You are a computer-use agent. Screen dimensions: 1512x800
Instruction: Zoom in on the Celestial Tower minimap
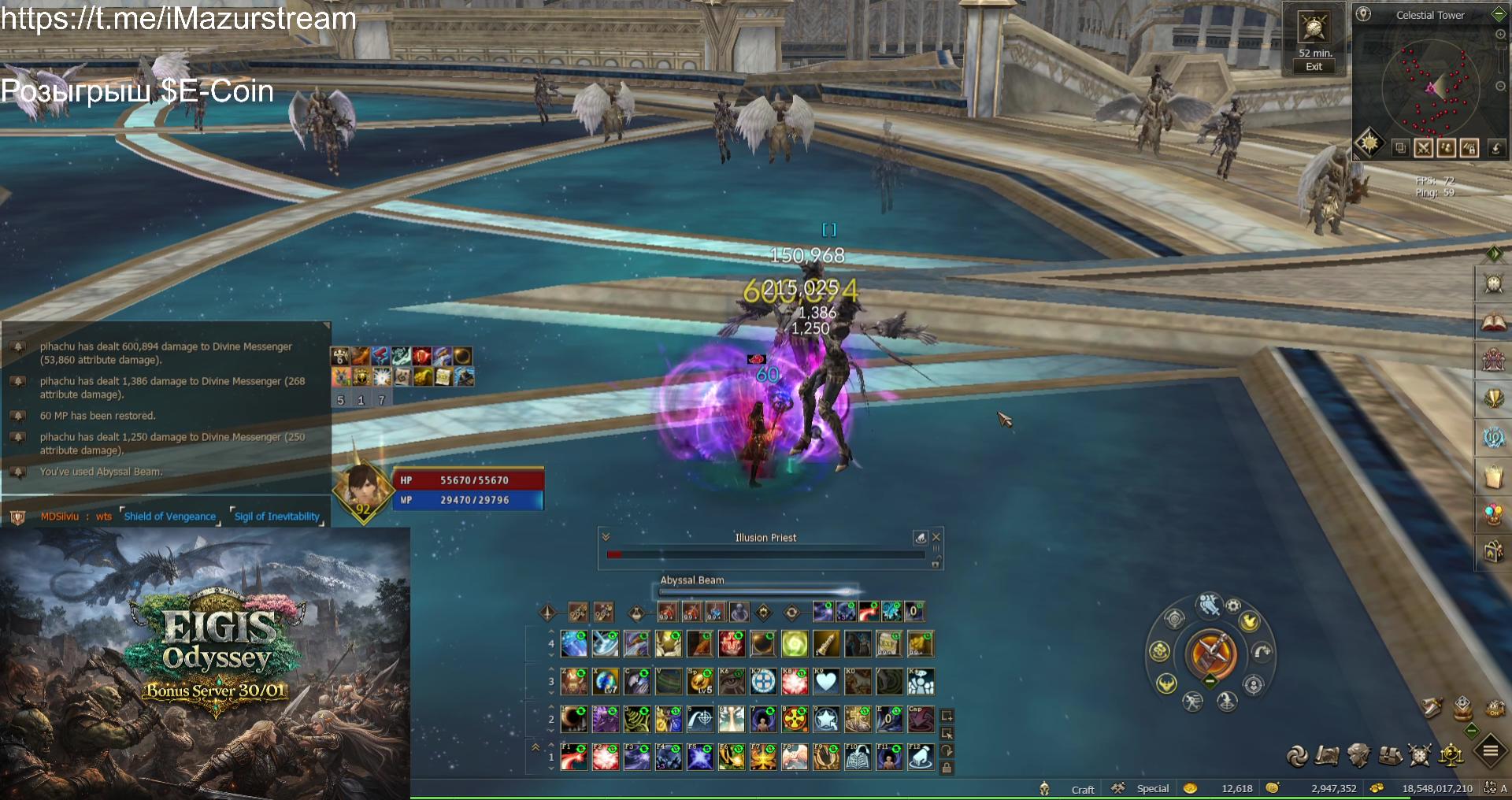[1500, 35]
